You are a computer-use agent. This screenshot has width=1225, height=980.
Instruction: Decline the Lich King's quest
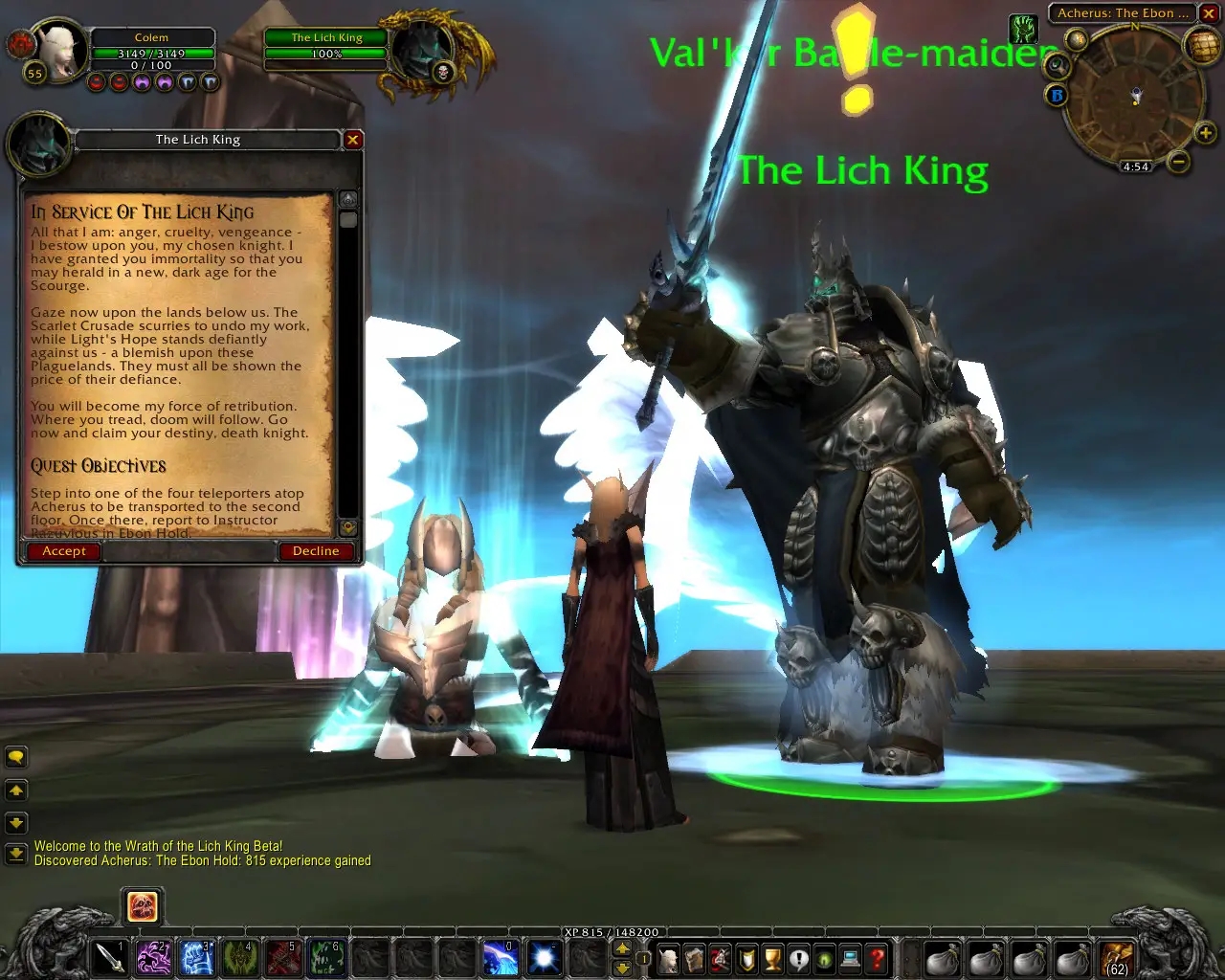point(316,551)
